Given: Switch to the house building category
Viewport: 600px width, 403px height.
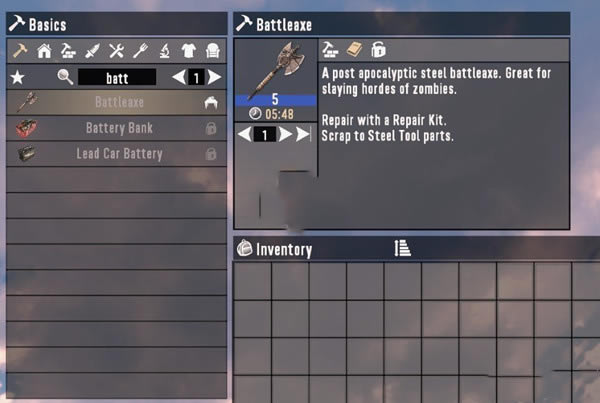Looking at the screenshot, I should click(x=43, y=50).
